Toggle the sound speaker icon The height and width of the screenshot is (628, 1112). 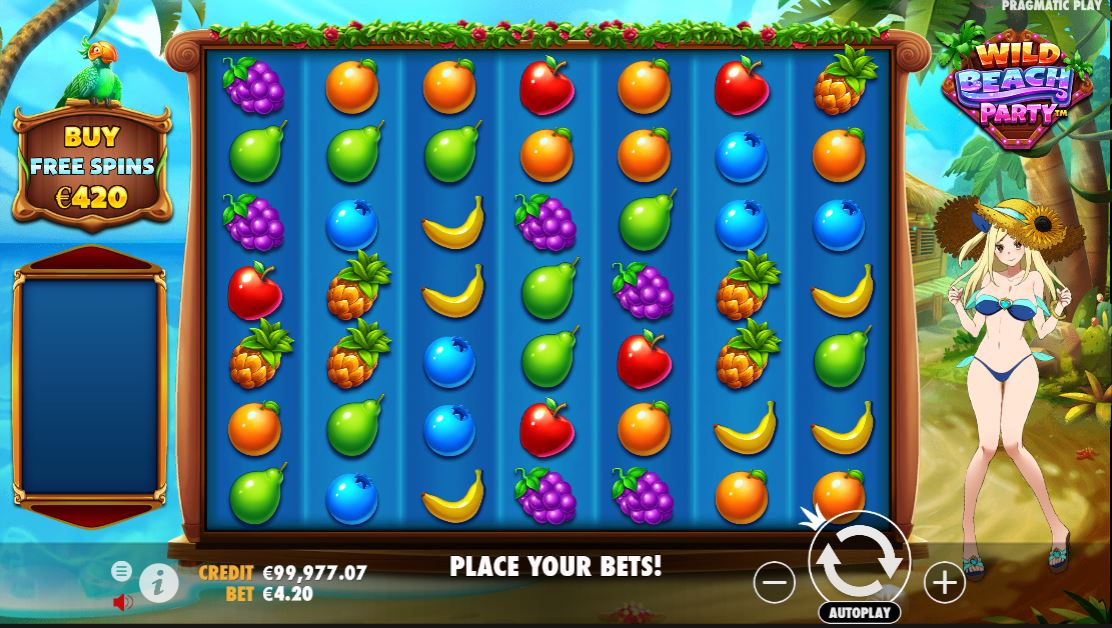[123, 602]
